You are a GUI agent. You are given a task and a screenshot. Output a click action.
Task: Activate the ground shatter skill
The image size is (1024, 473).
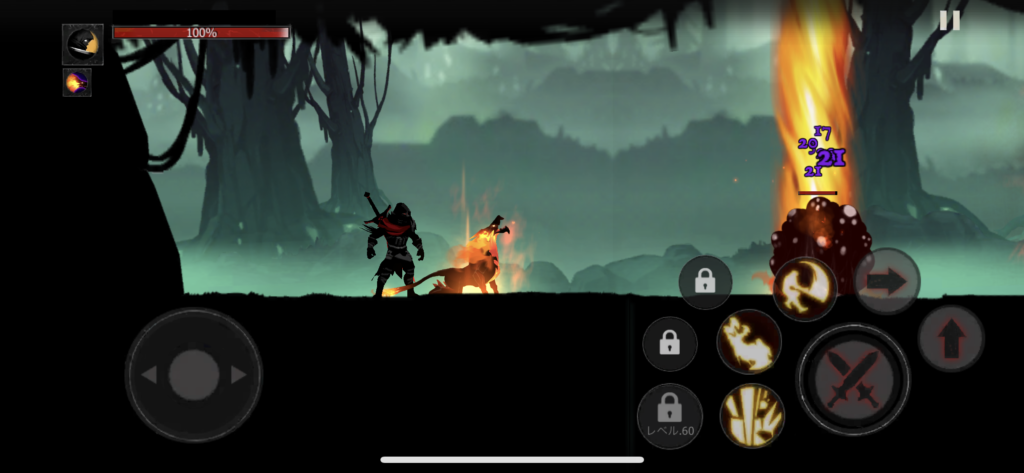click(x=752, y=415)
